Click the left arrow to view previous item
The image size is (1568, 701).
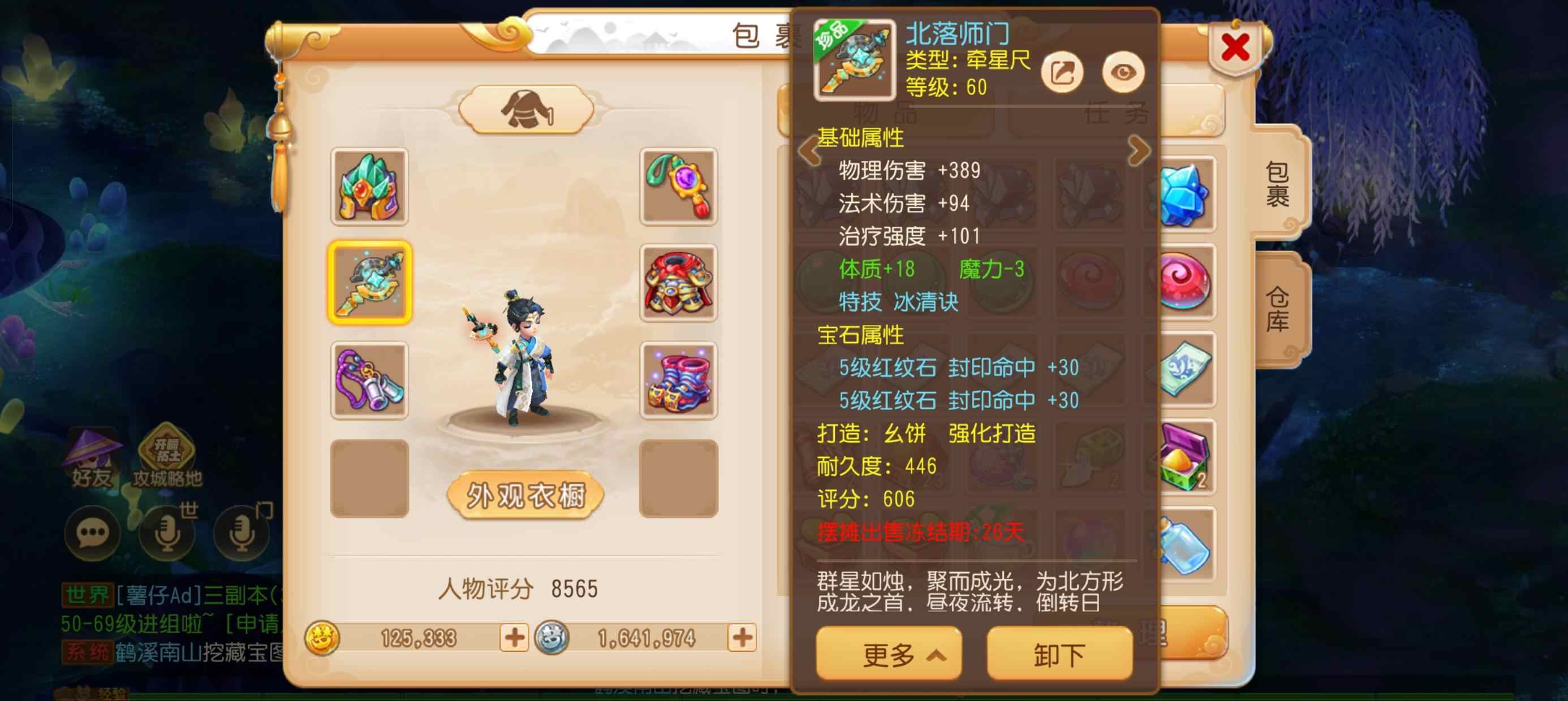[810, 150]
